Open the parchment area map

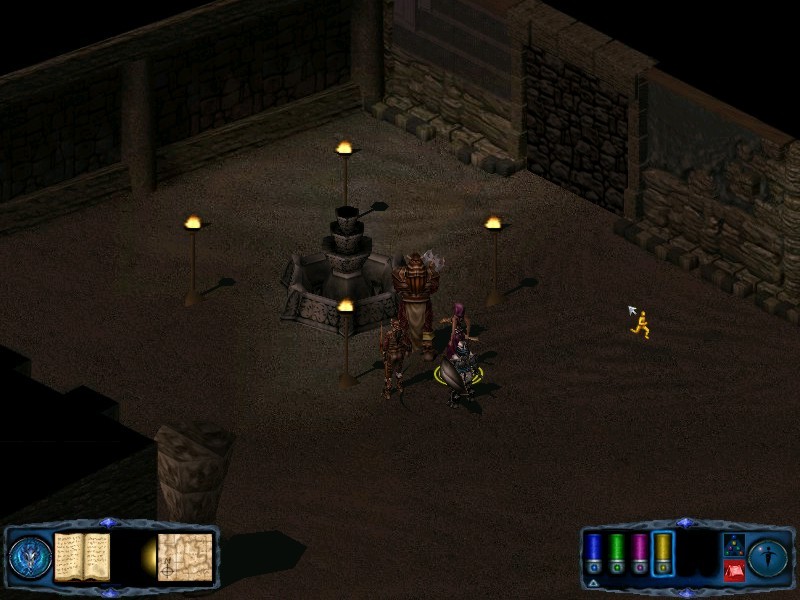tap(185, 556)
